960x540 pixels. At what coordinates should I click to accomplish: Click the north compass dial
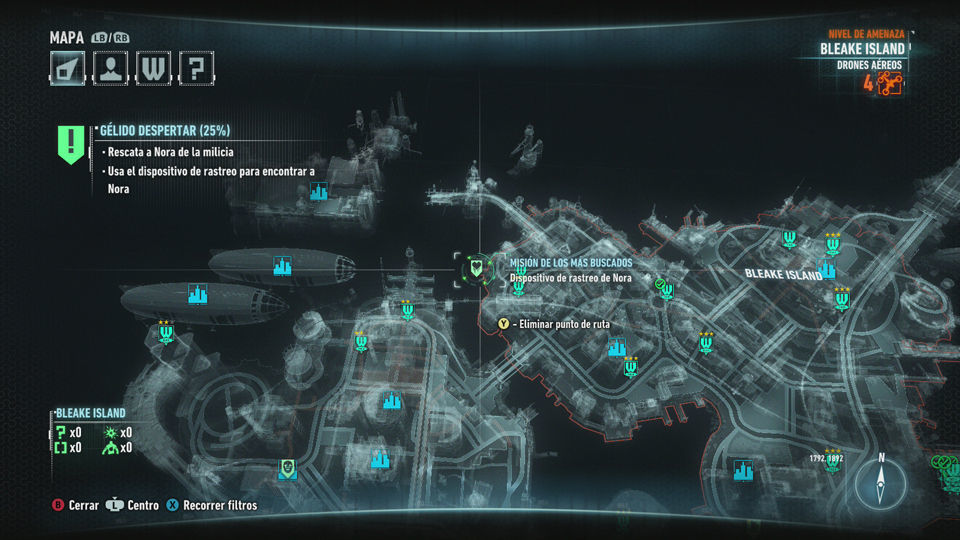coord(881,484)
